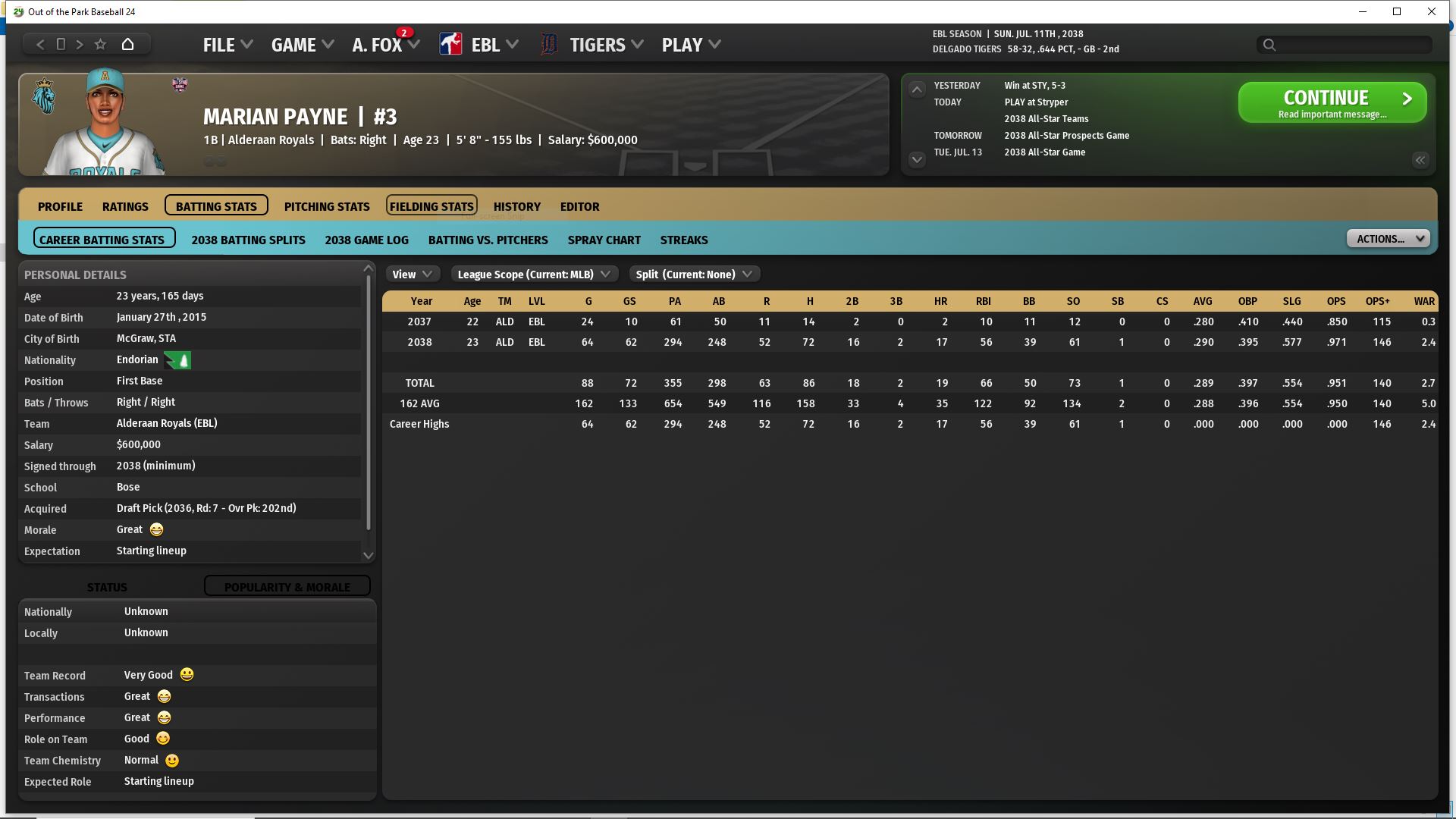Open the SPRAY CHART subtab
This screenshot has width=1456, height=819.
tap(604, 240)
